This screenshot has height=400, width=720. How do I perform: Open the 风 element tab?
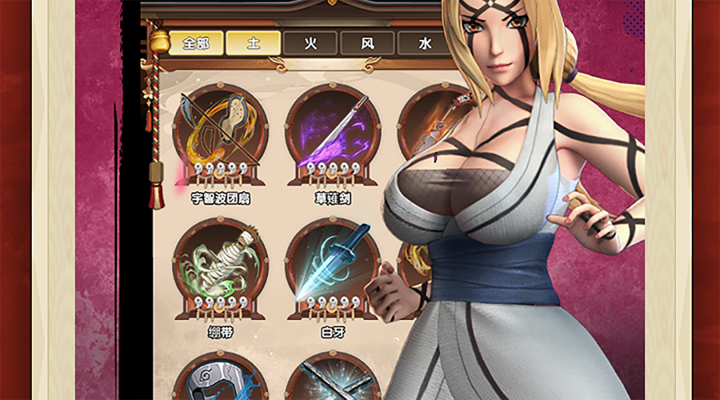click(x=366, y=43)
